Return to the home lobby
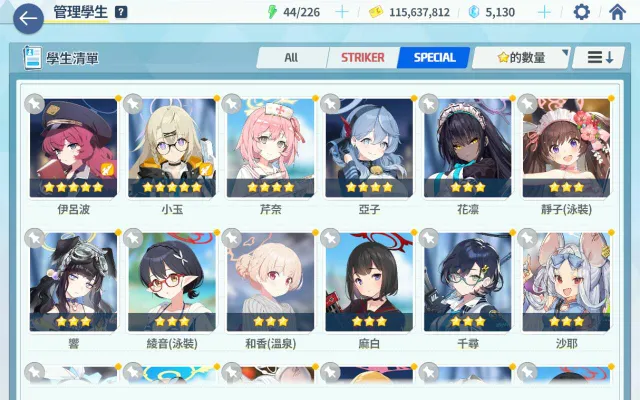 point(617,12)
